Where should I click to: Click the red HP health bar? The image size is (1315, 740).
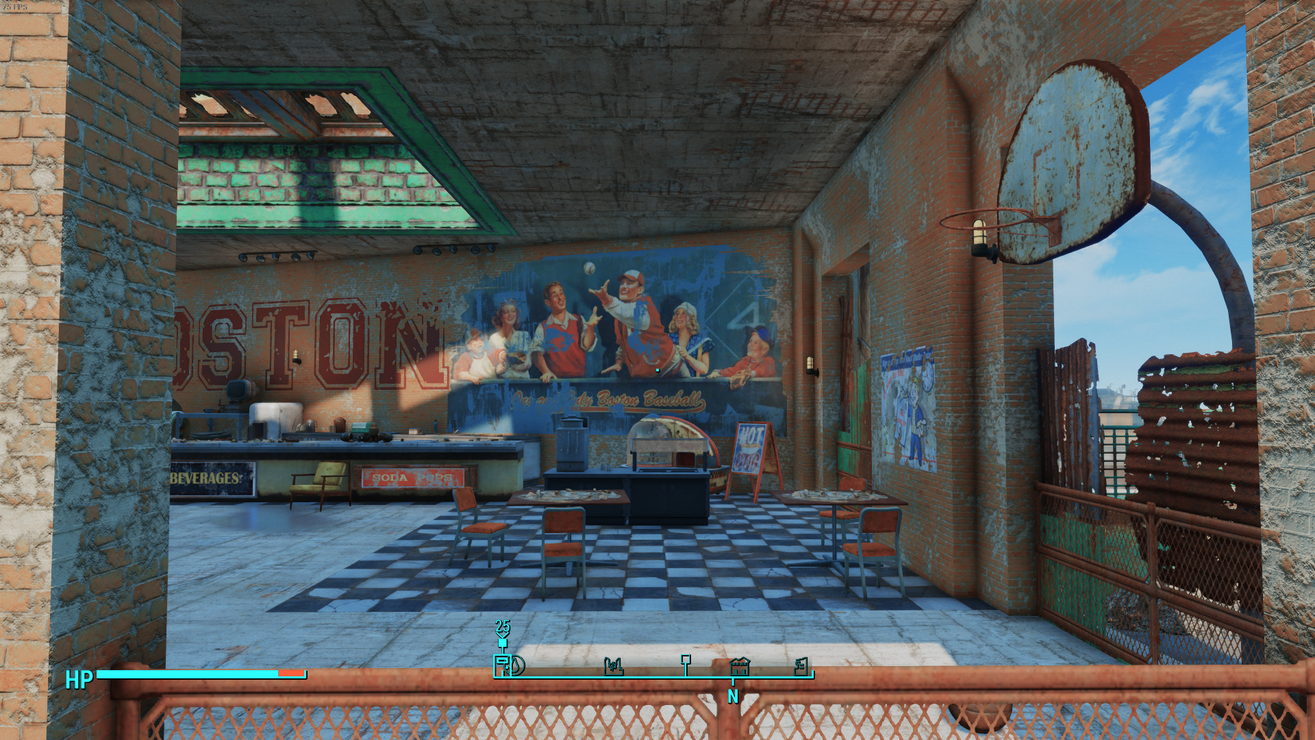point(288,675)
